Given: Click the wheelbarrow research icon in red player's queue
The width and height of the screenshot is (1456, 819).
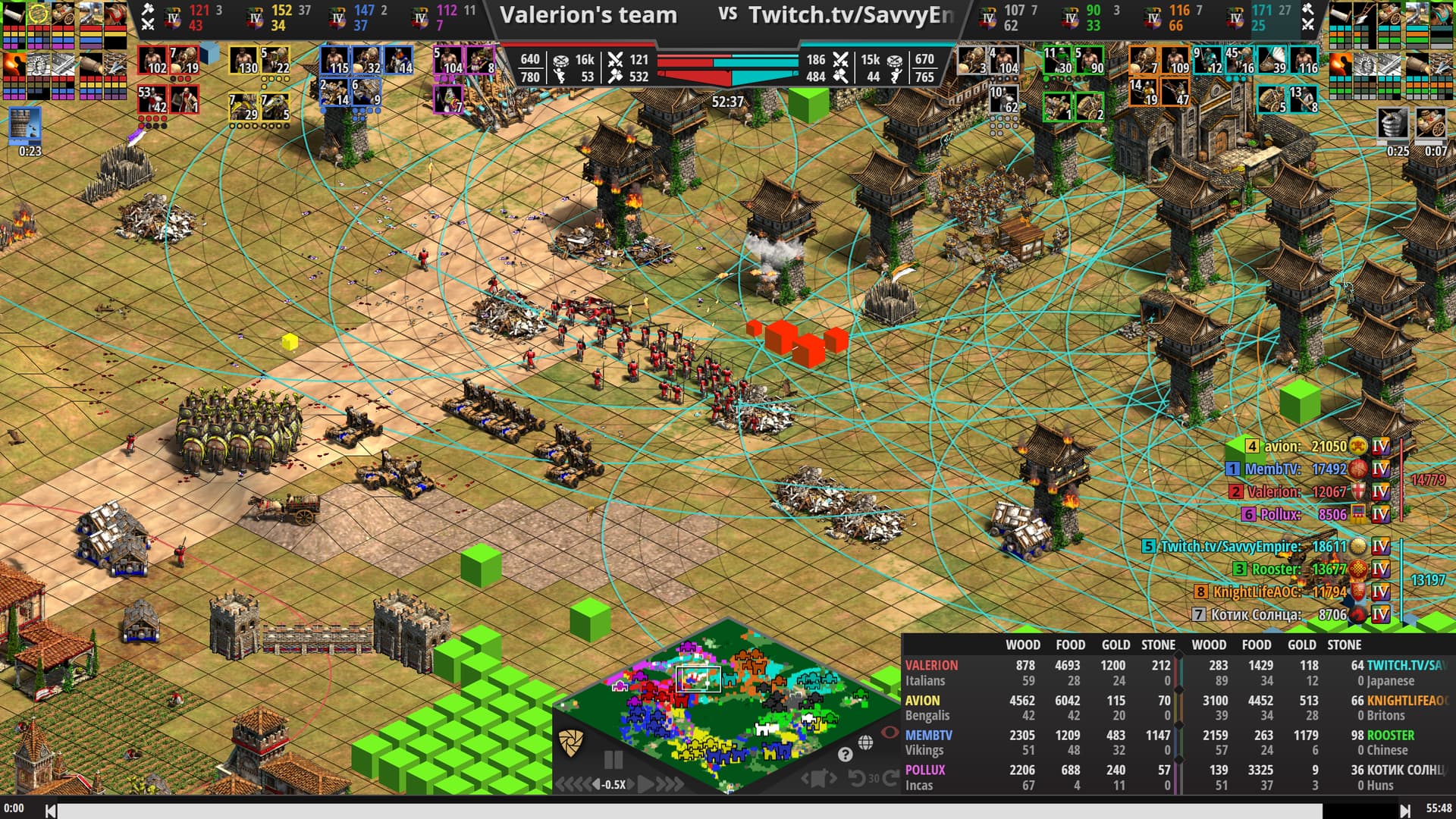Looking at the screenshot, I should 63,13.
